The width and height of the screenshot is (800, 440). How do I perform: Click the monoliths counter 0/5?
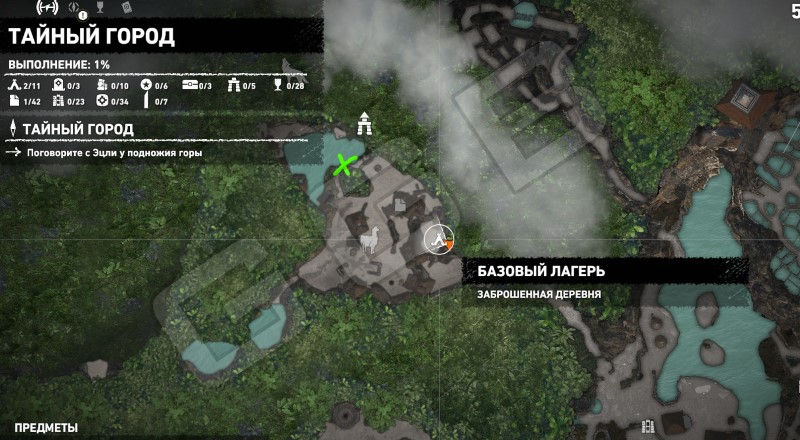tap(241, 87)
